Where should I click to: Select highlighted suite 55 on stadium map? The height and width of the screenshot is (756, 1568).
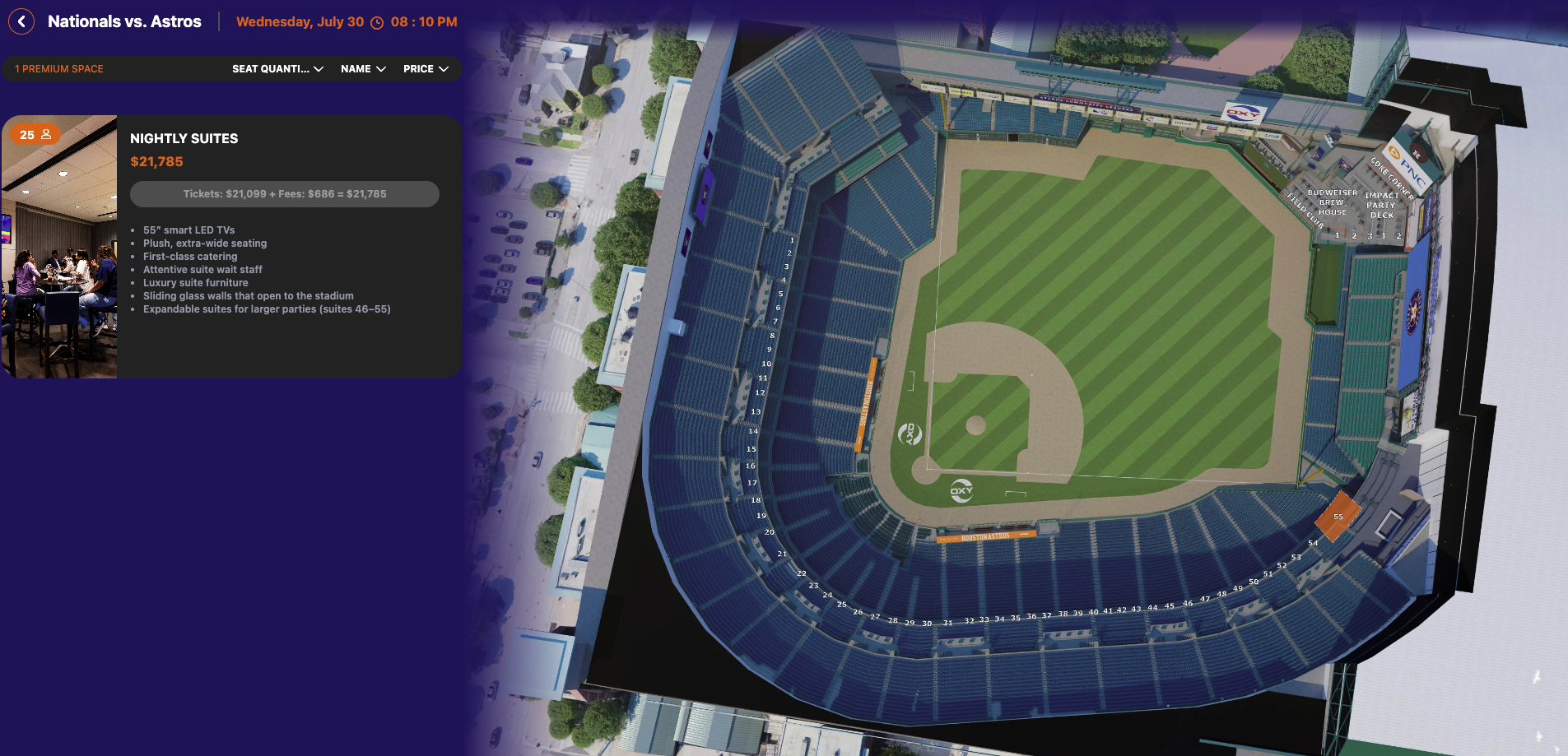coord(1338,516)
